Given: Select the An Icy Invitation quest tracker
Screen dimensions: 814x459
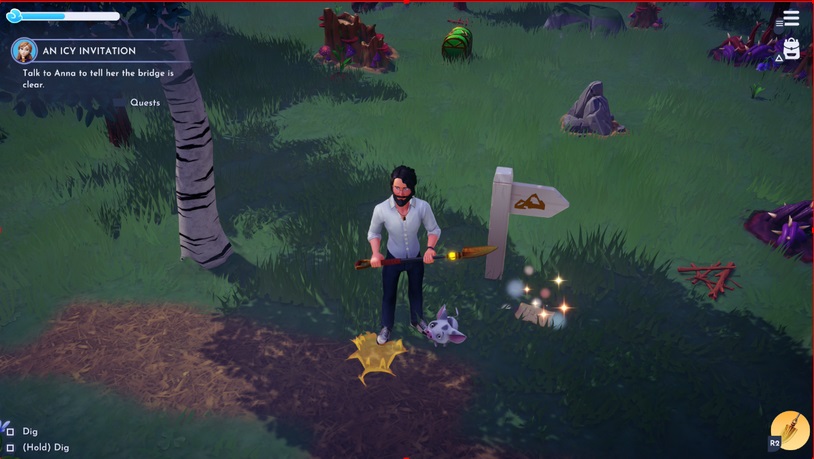Looking at the screenshot, I should coord(89,51).
